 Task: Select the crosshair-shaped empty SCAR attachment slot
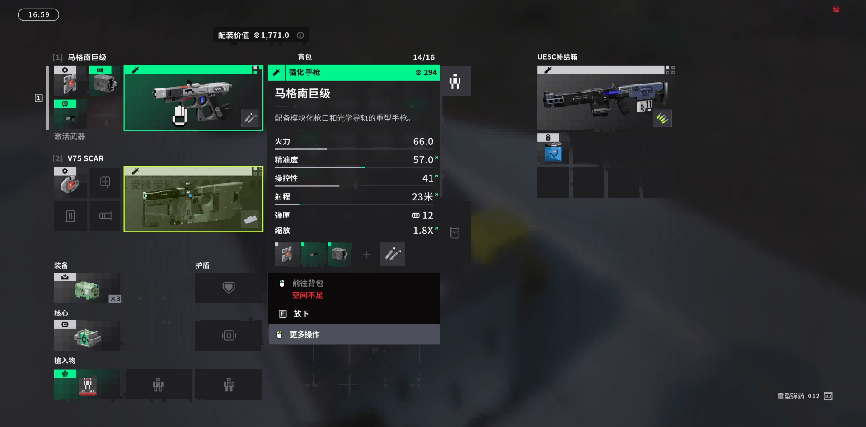click(x=104, y=183)
